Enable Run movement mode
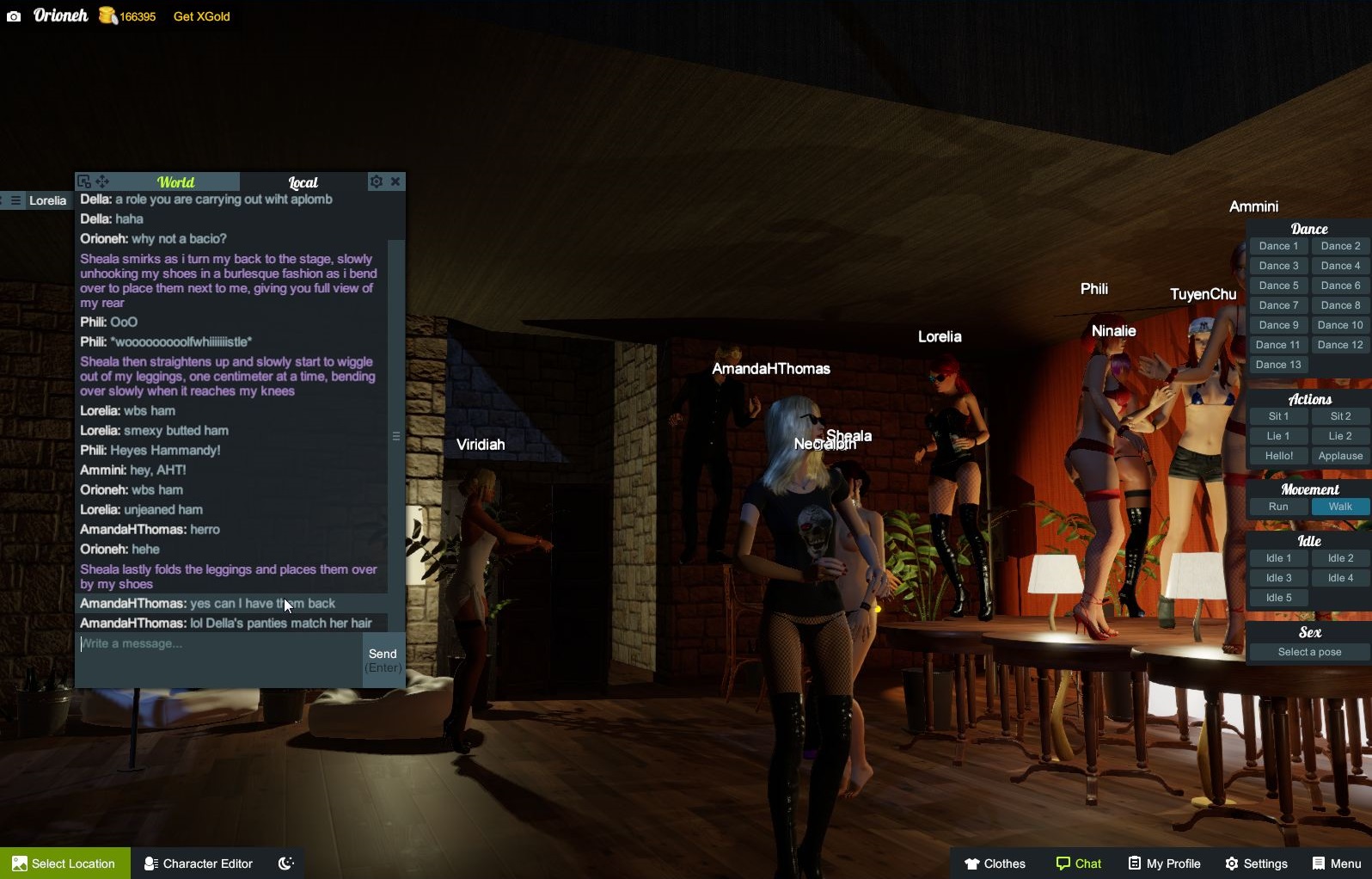This screenshot has width=1372, height=879. (x=1277, y=507)
